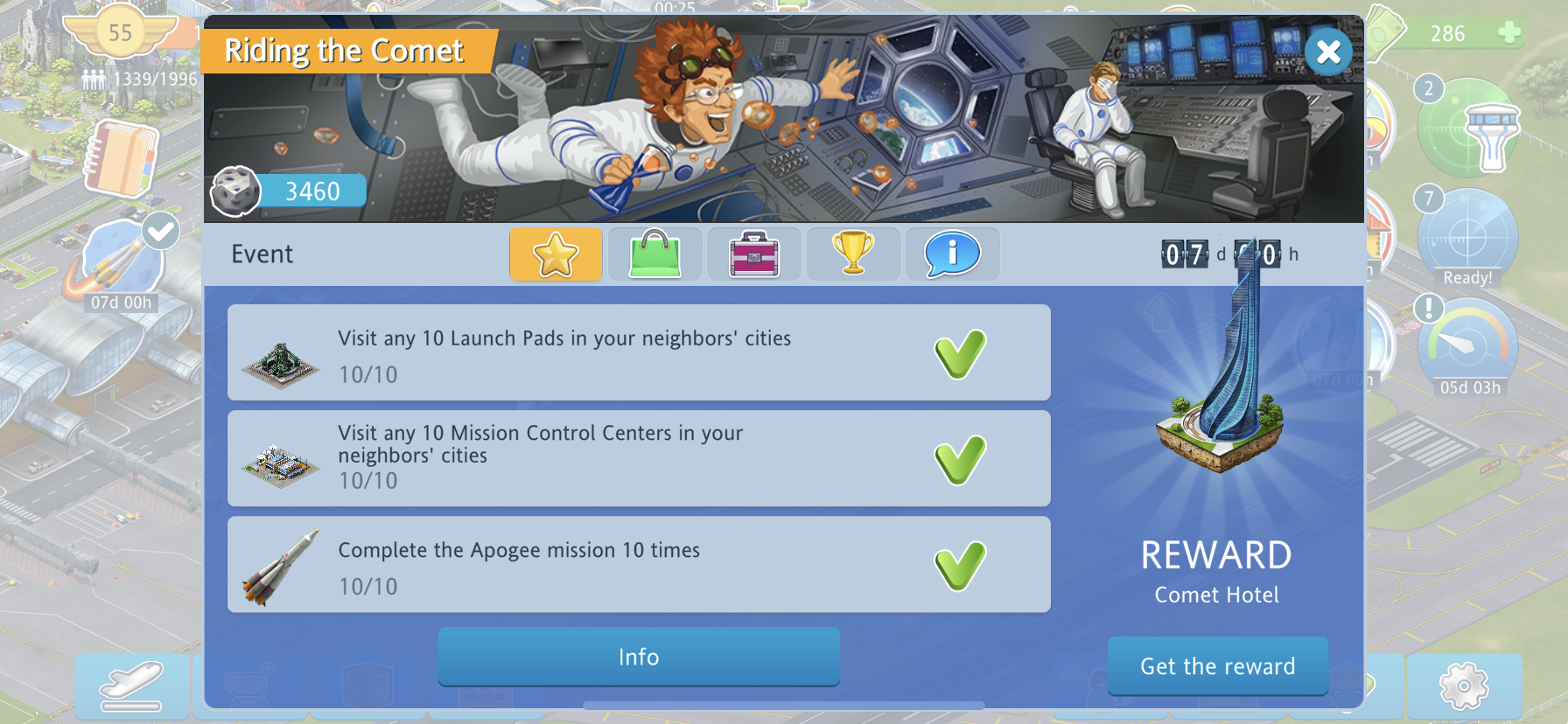Open the rocket event icon with timer

[120, 262]
